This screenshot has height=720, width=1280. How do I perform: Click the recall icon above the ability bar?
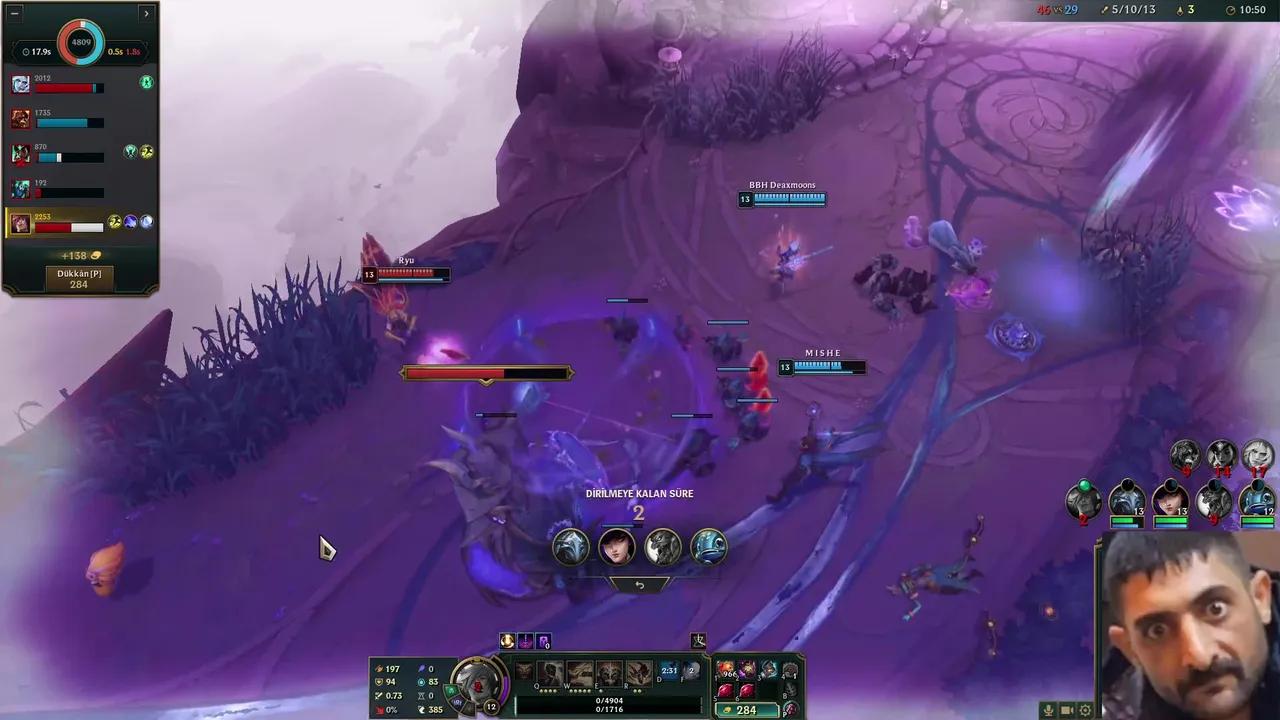(x=698, y=641)
